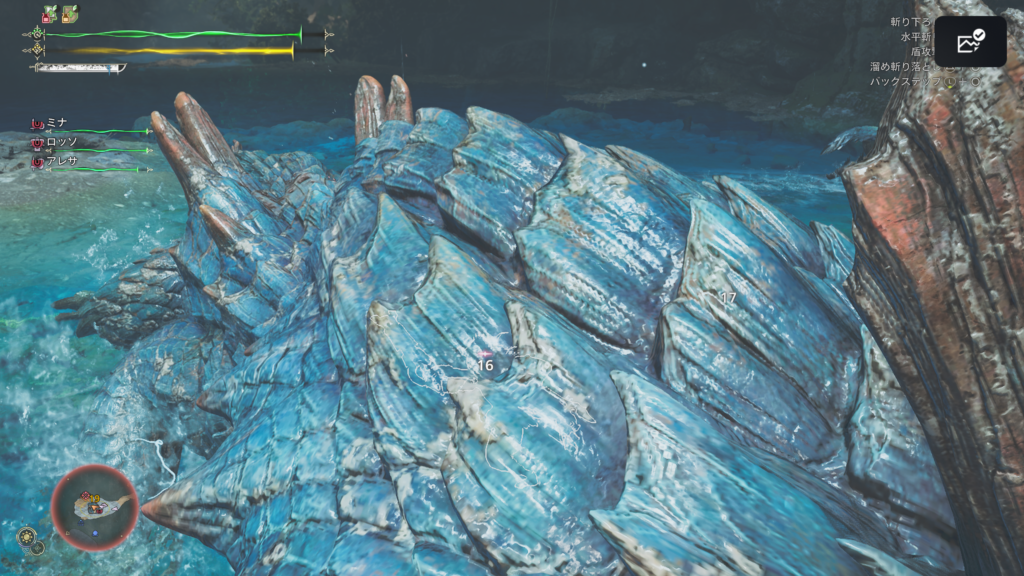Click the weapon sharpness gauge
Screen dimensions: 1024x576
[x=80, y=68]
